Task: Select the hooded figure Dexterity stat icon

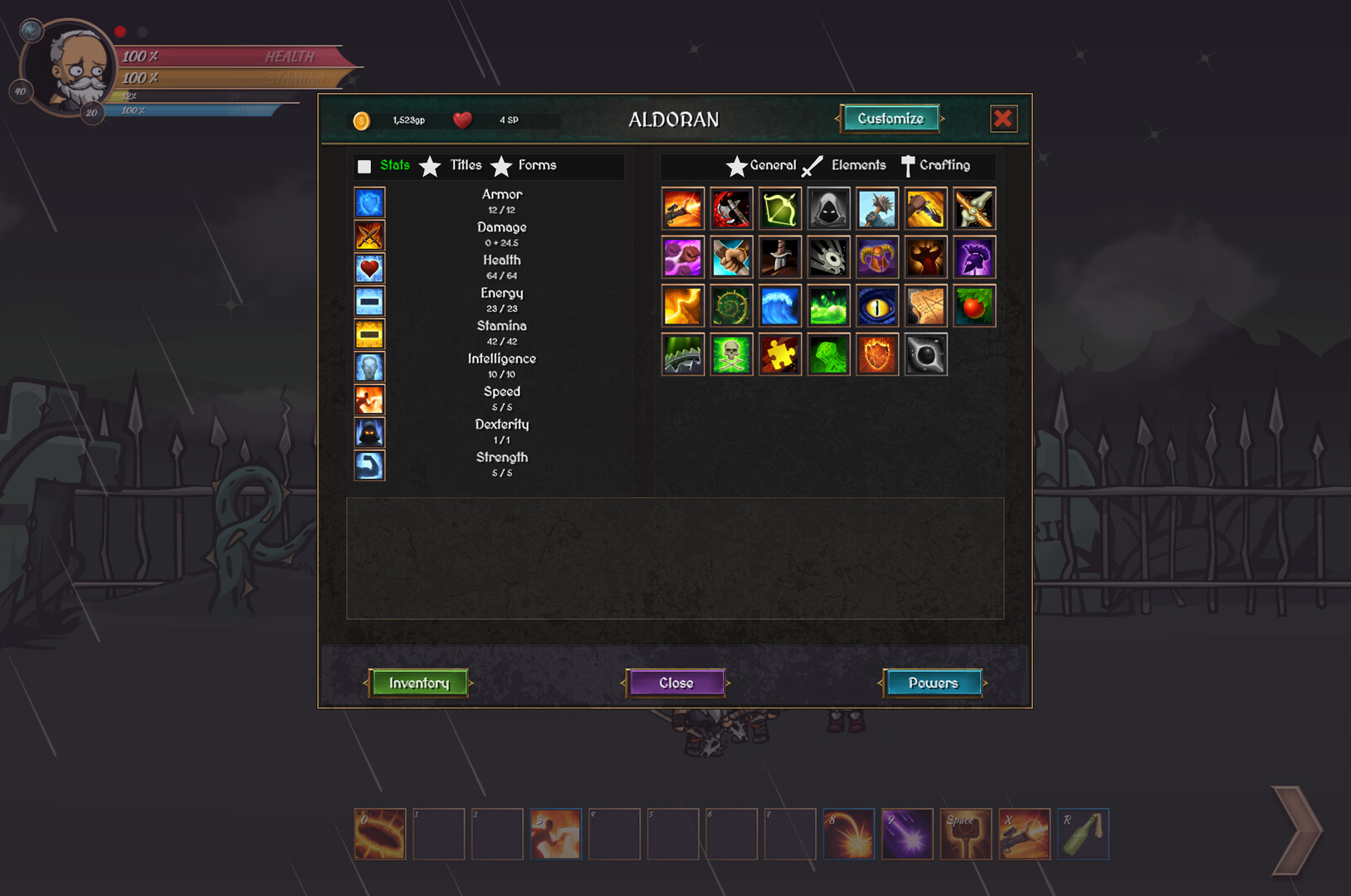Action: 369,432
